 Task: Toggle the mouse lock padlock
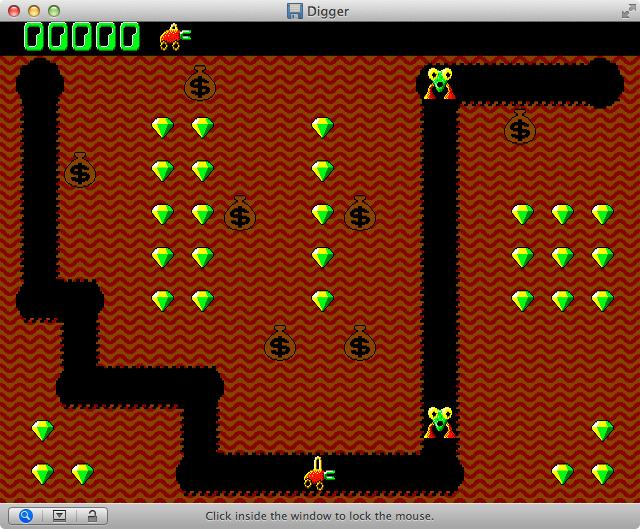(x=91, y=516)
